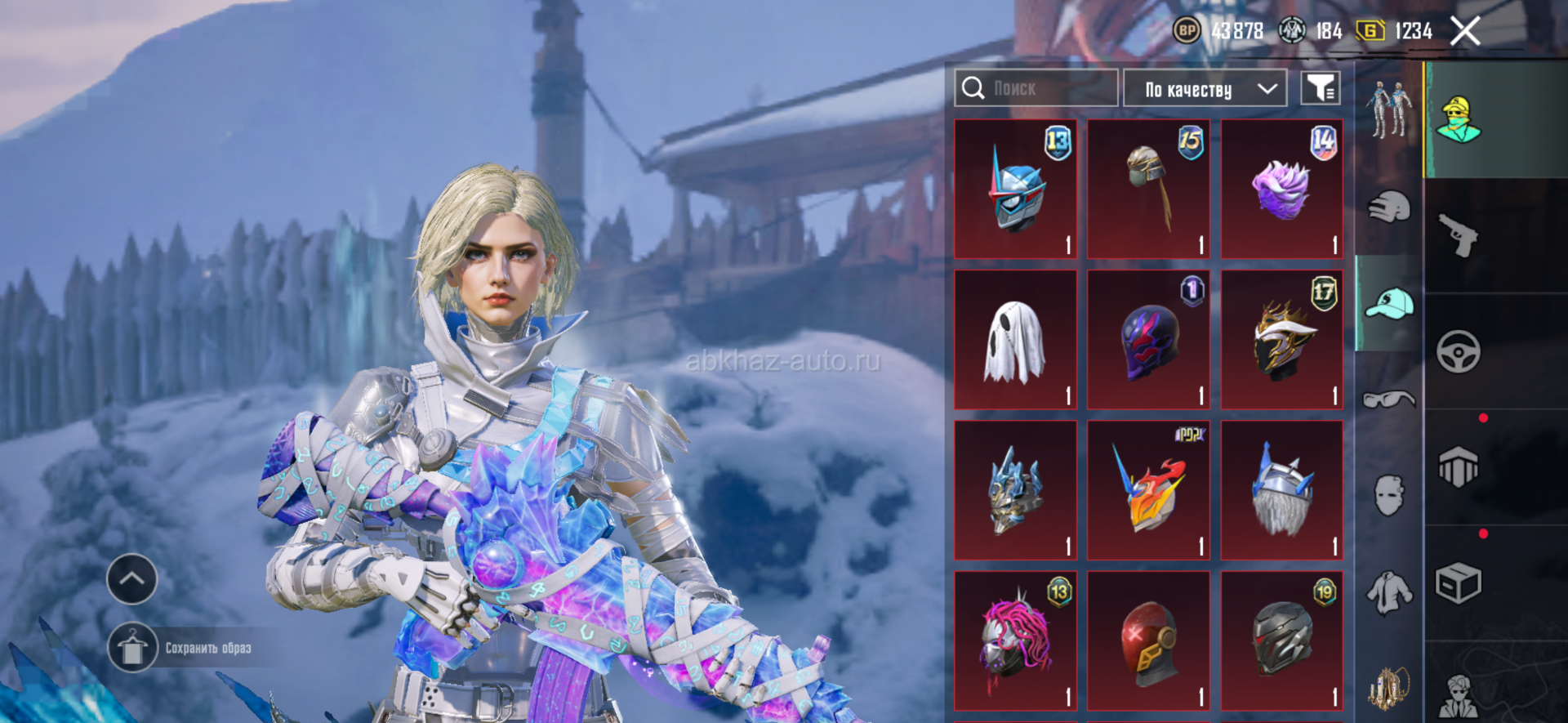Close the inventory with the X button
This screenshot has width=1568, height=723.
tap(1465, 32)
